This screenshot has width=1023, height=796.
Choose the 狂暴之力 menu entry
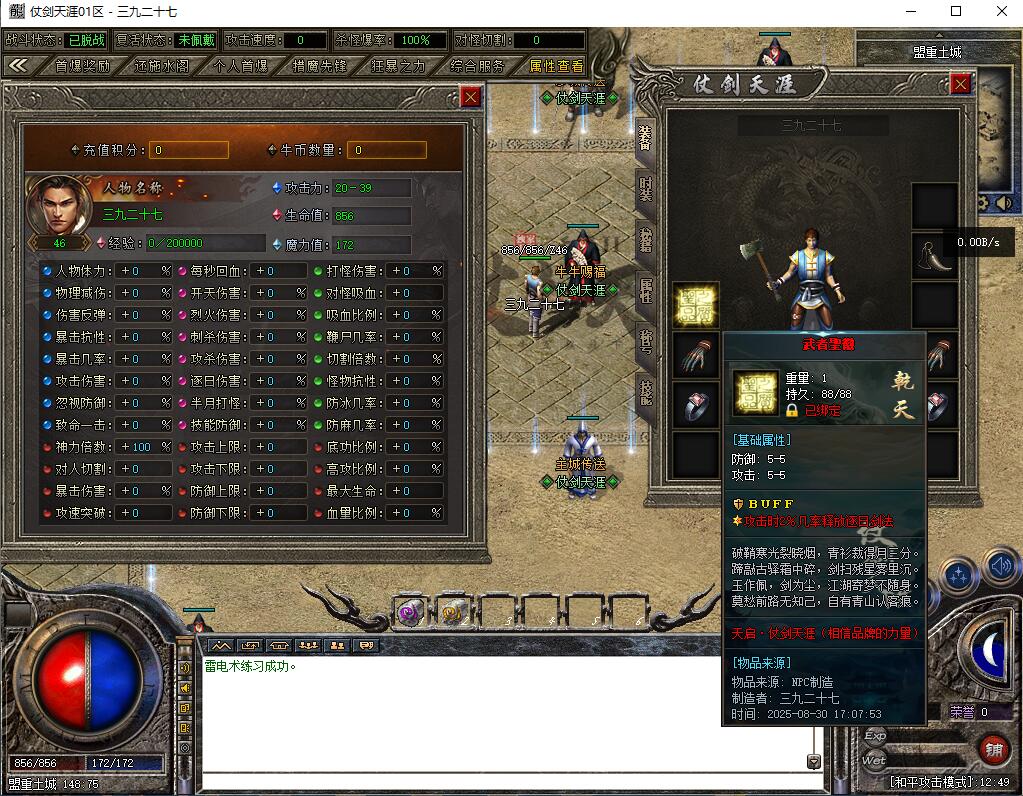coord(398,66)
